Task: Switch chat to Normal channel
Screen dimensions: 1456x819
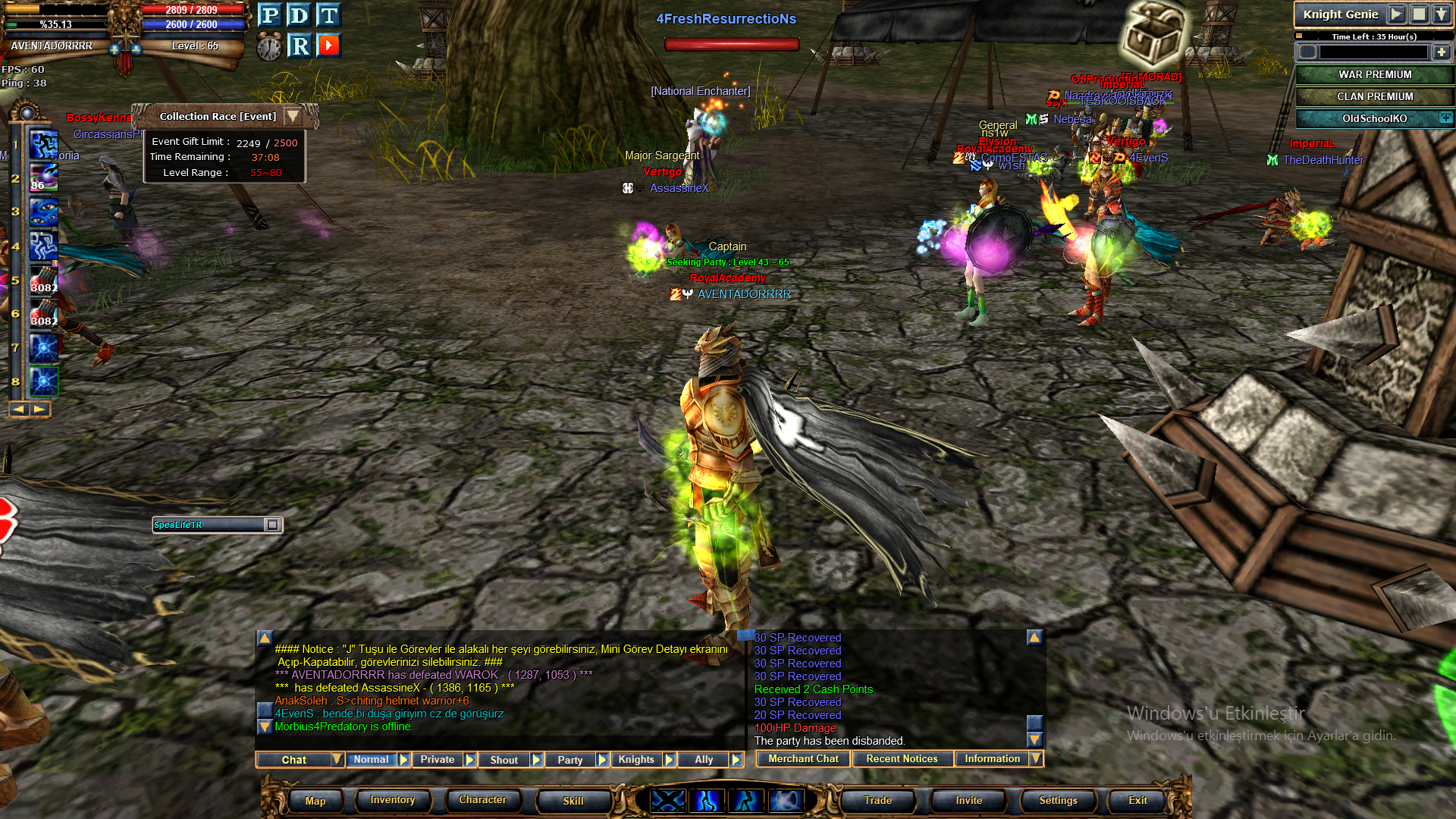Action: (x=371, y=760)
